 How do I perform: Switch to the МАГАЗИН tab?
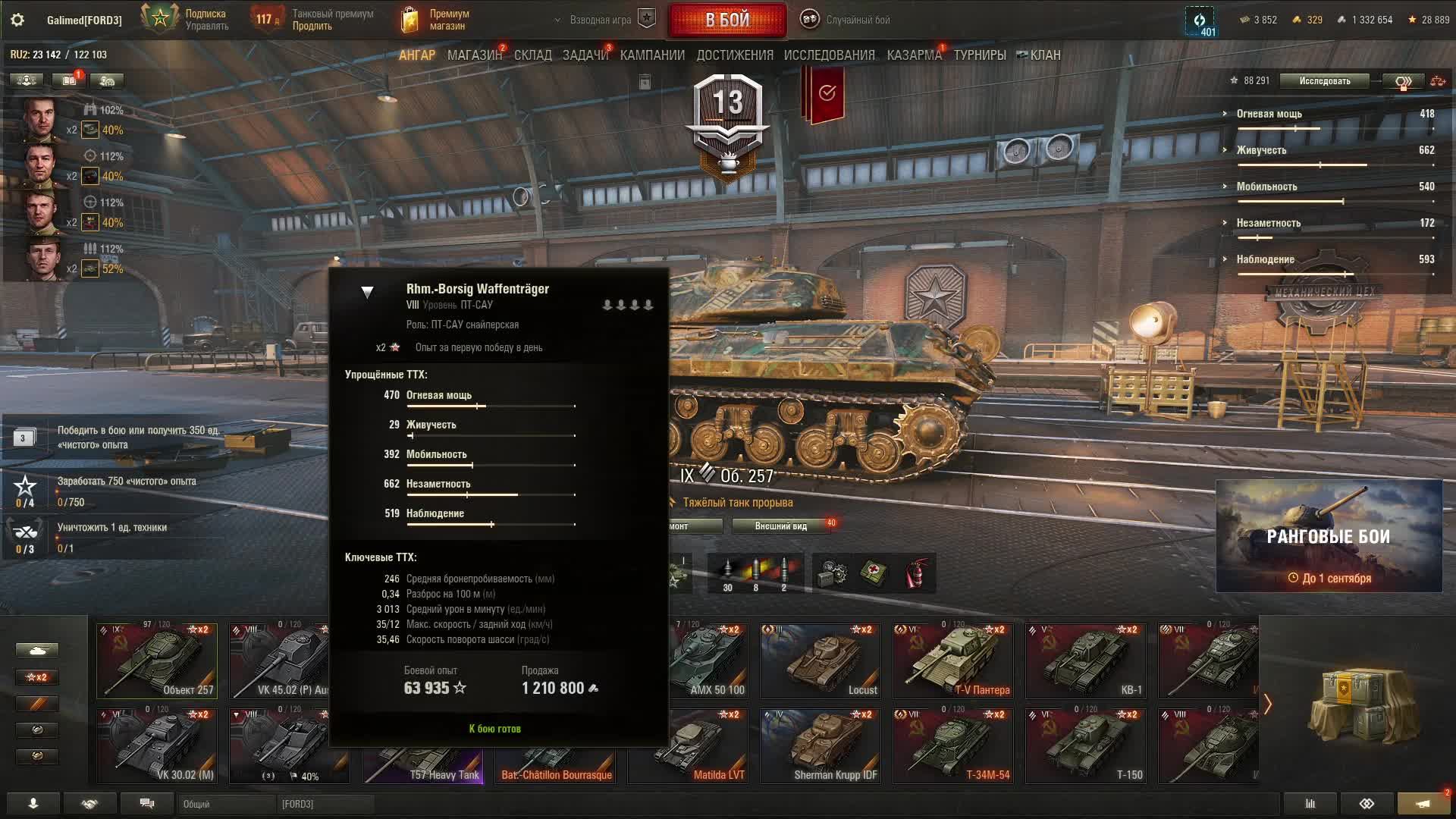pyautogui.click(x=474, y=55)
